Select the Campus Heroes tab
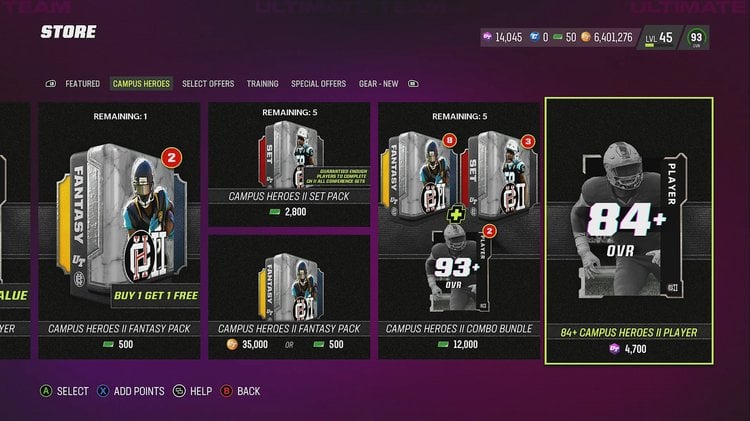 click(x=141, y=84)
